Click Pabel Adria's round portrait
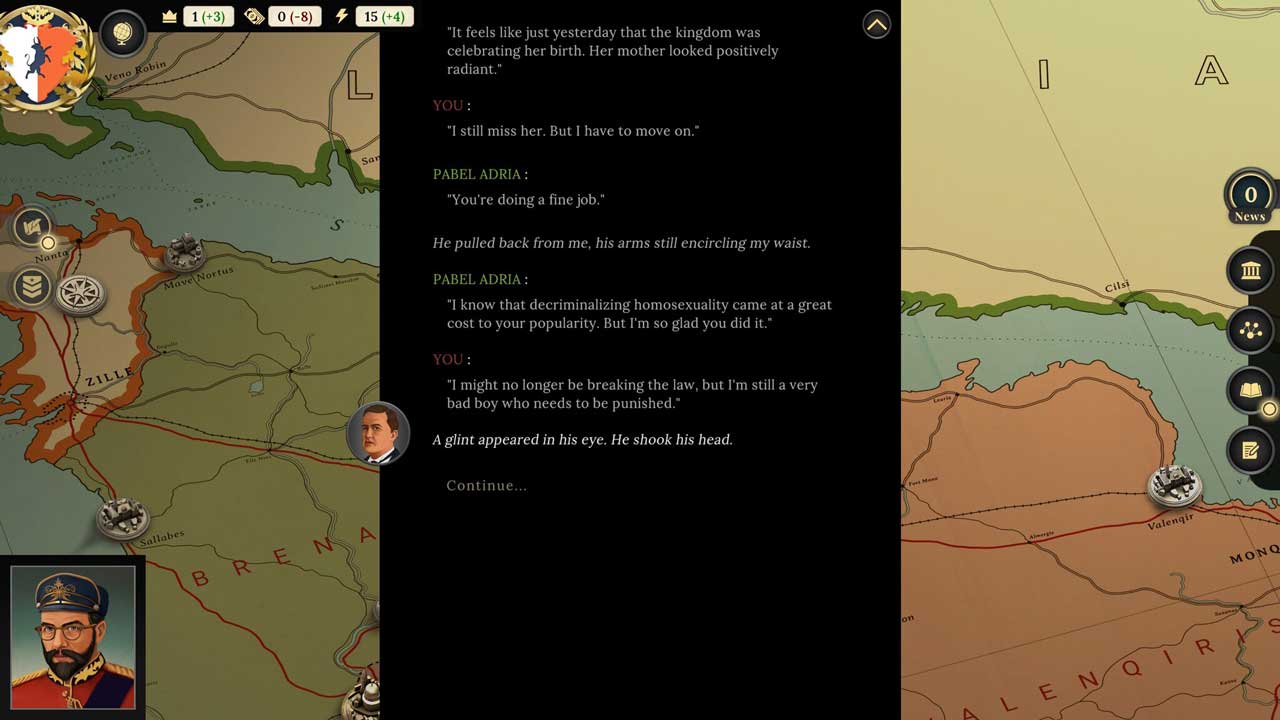This screenshot has width=1280, height=720. click(378, 434)
